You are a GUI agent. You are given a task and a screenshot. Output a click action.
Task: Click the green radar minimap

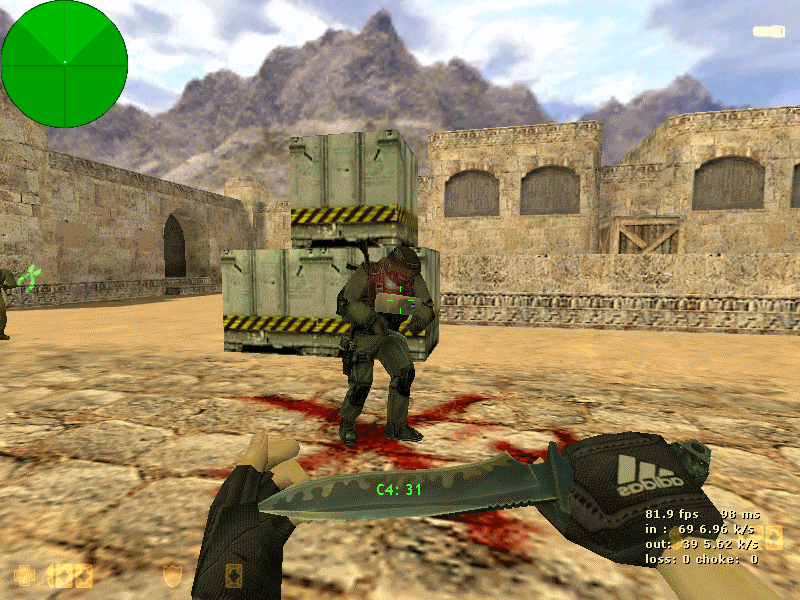[64, 63]
